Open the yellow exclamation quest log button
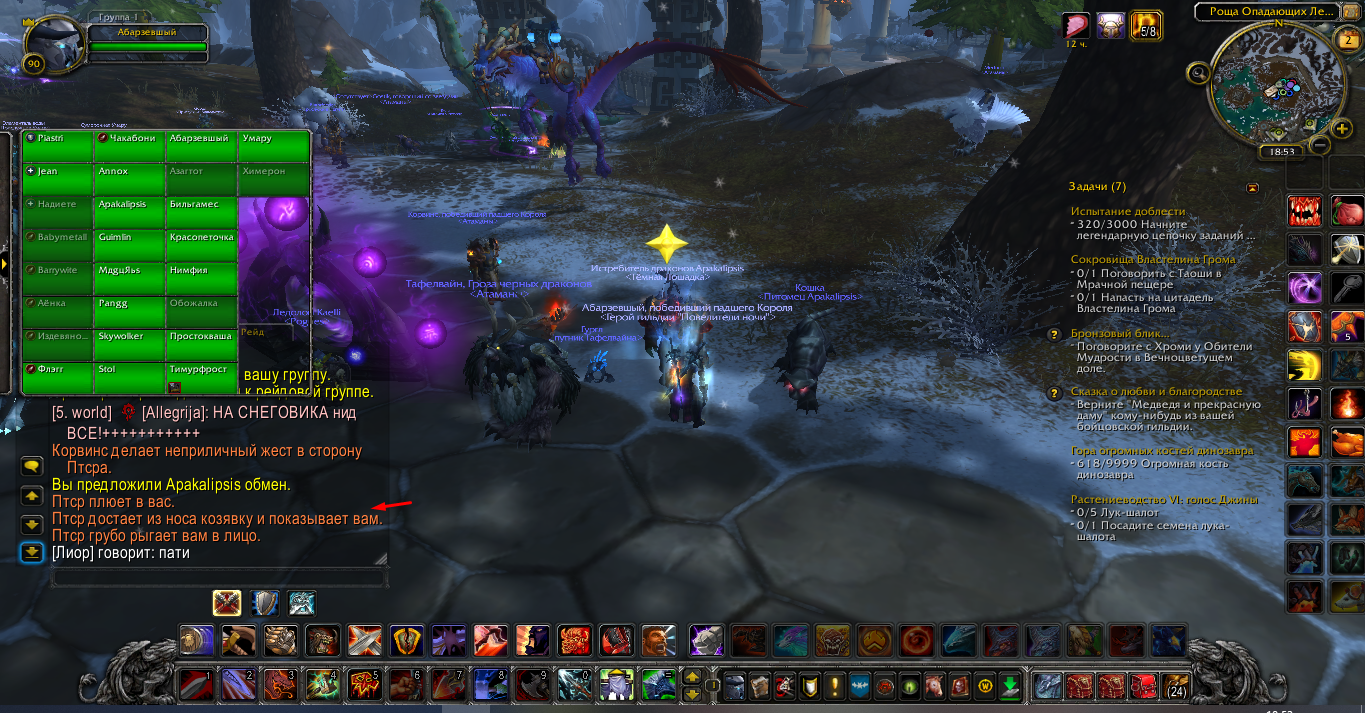The image size is (1365, 713). pyautogui.click(x=833, y=686)
